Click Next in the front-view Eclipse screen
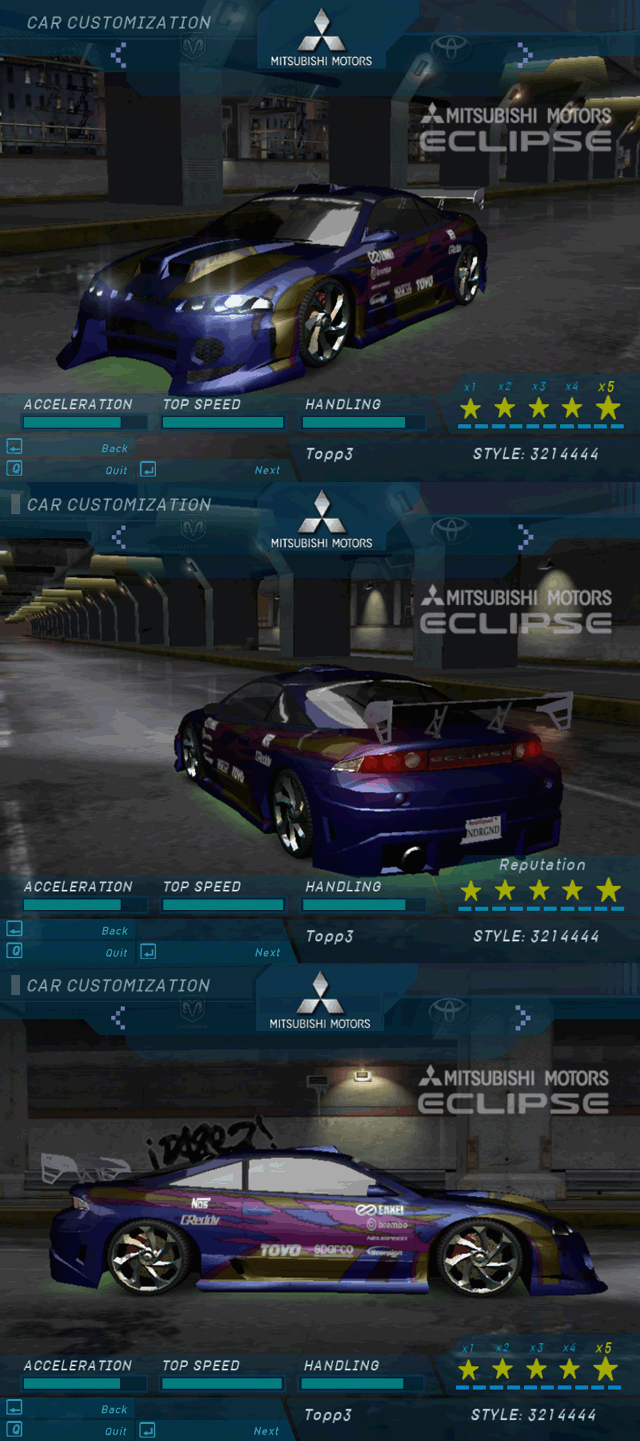The image size is (640, 1441). pos(267,470)
